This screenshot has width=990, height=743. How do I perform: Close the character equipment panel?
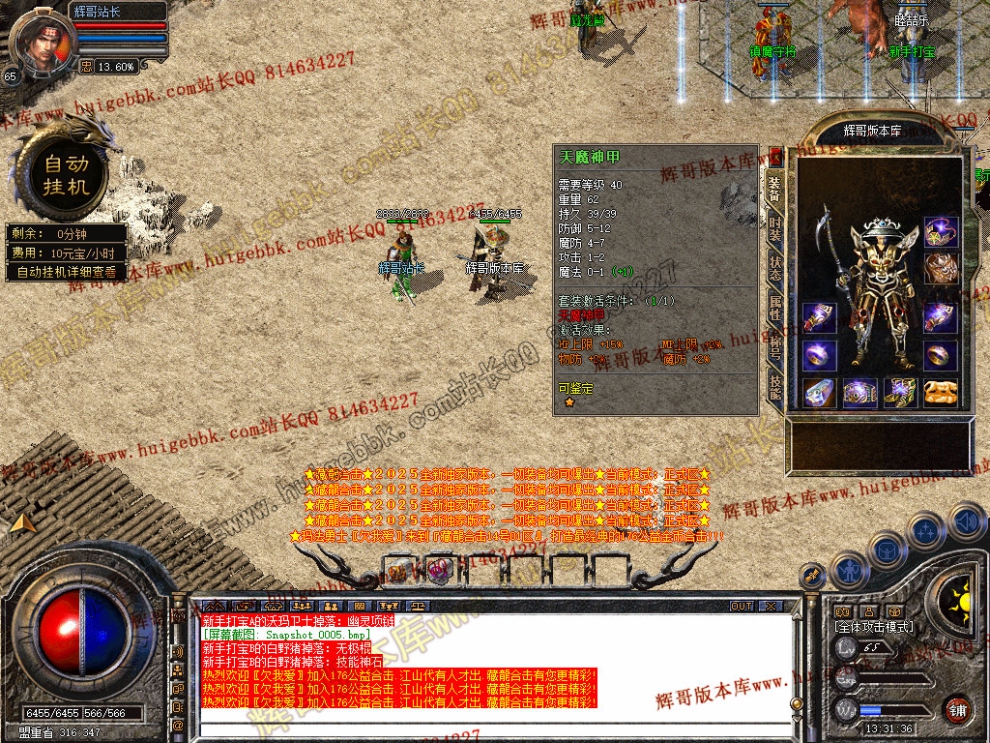click(775, 158)
